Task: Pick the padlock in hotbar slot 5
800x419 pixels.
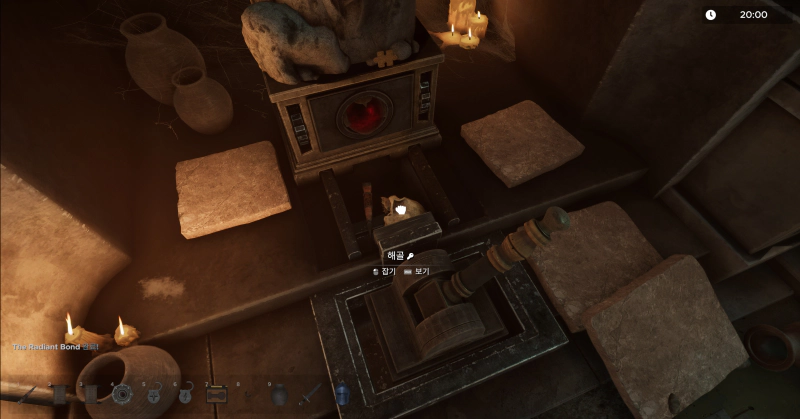Action: (x=153, y=396)
